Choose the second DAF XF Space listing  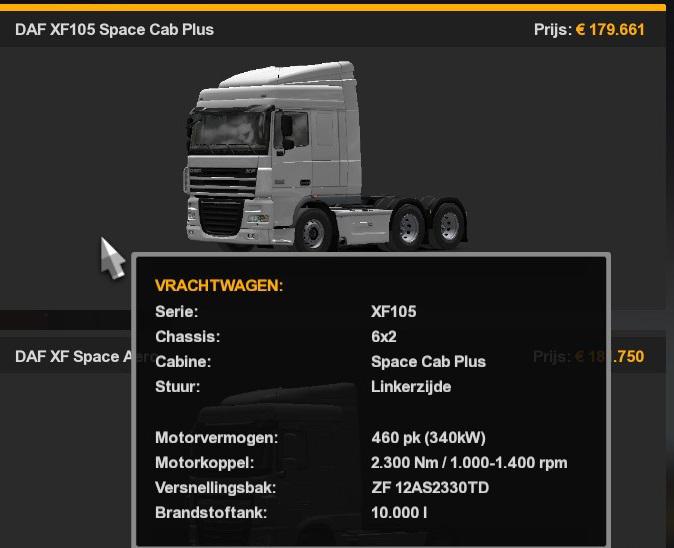[68, 357]
